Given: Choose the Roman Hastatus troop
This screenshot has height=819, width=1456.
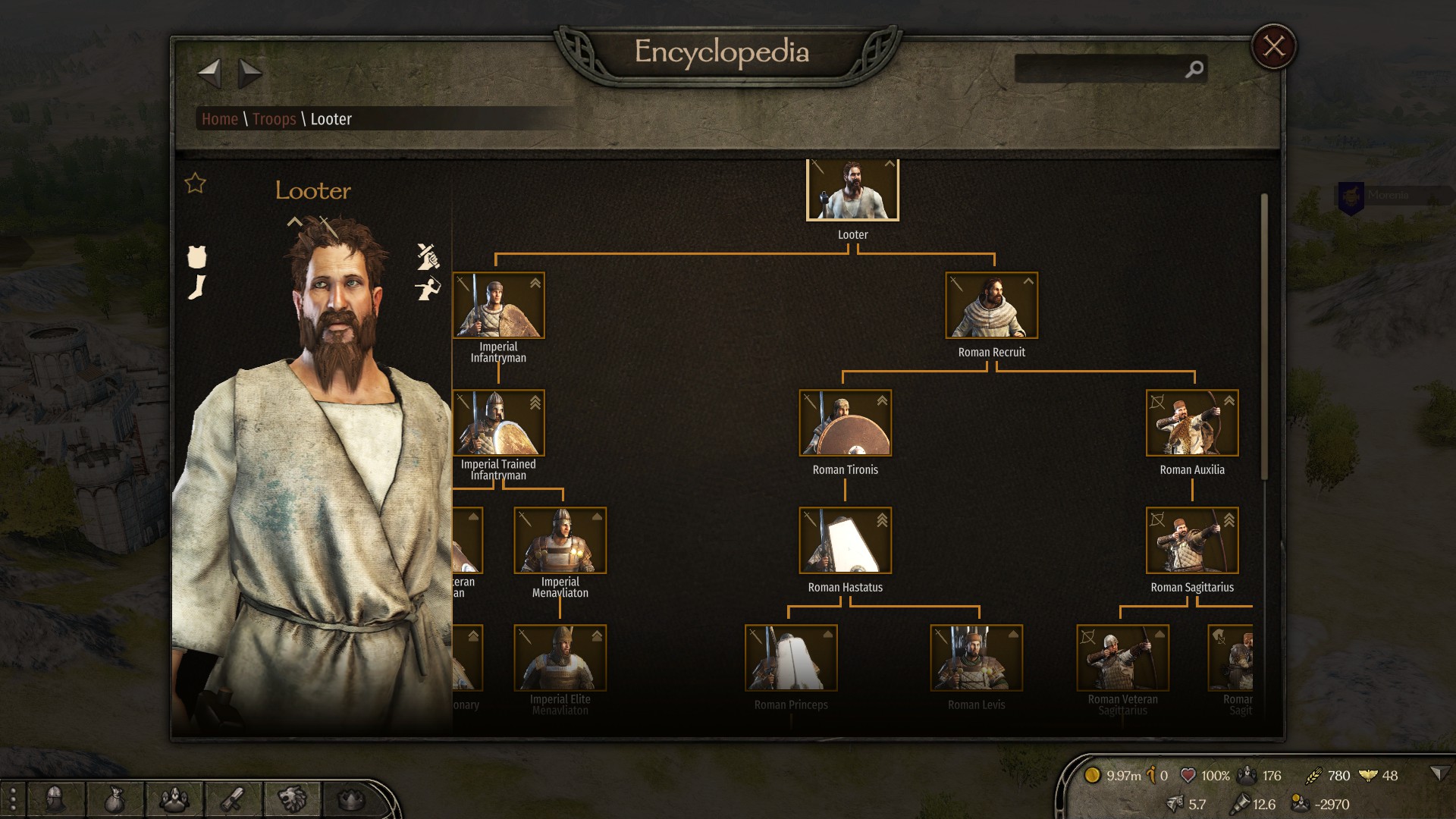Looking at the screenshot, I should point(845,541).
